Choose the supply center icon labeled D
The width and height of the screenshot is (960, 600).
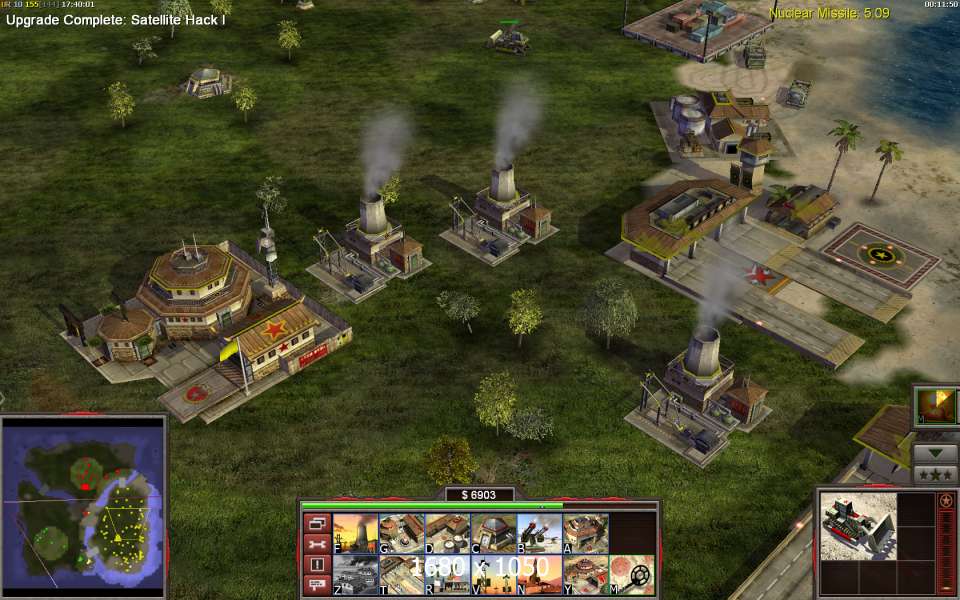click(447, 532)
